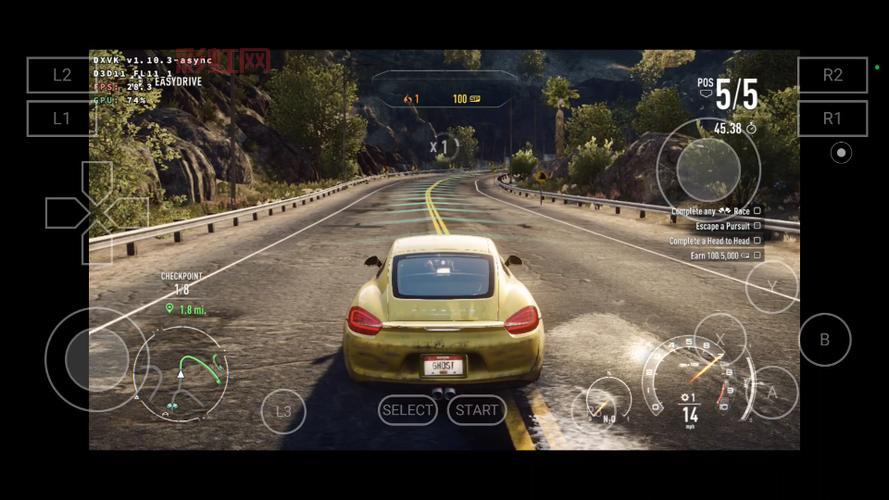Tap the L3 circle button
This screenshot has width=889, height=500.
point(283,411)
